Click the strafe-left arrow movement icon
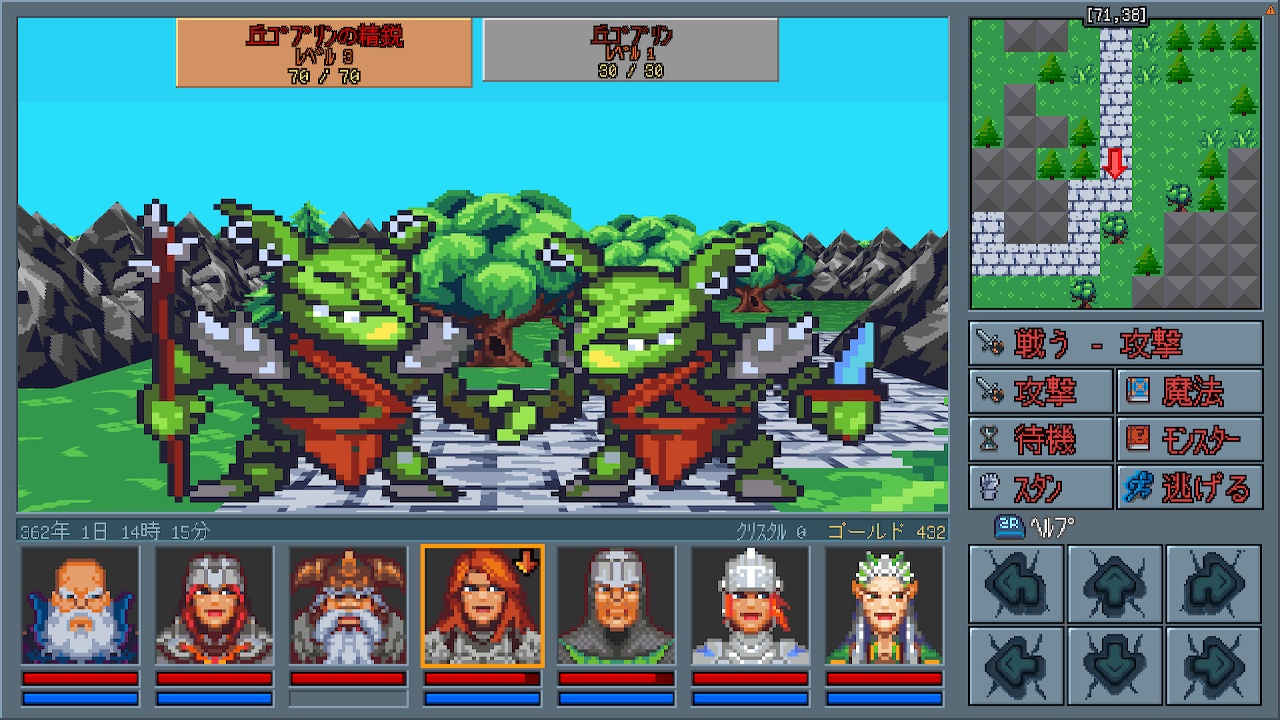 tap(1016, 665)
